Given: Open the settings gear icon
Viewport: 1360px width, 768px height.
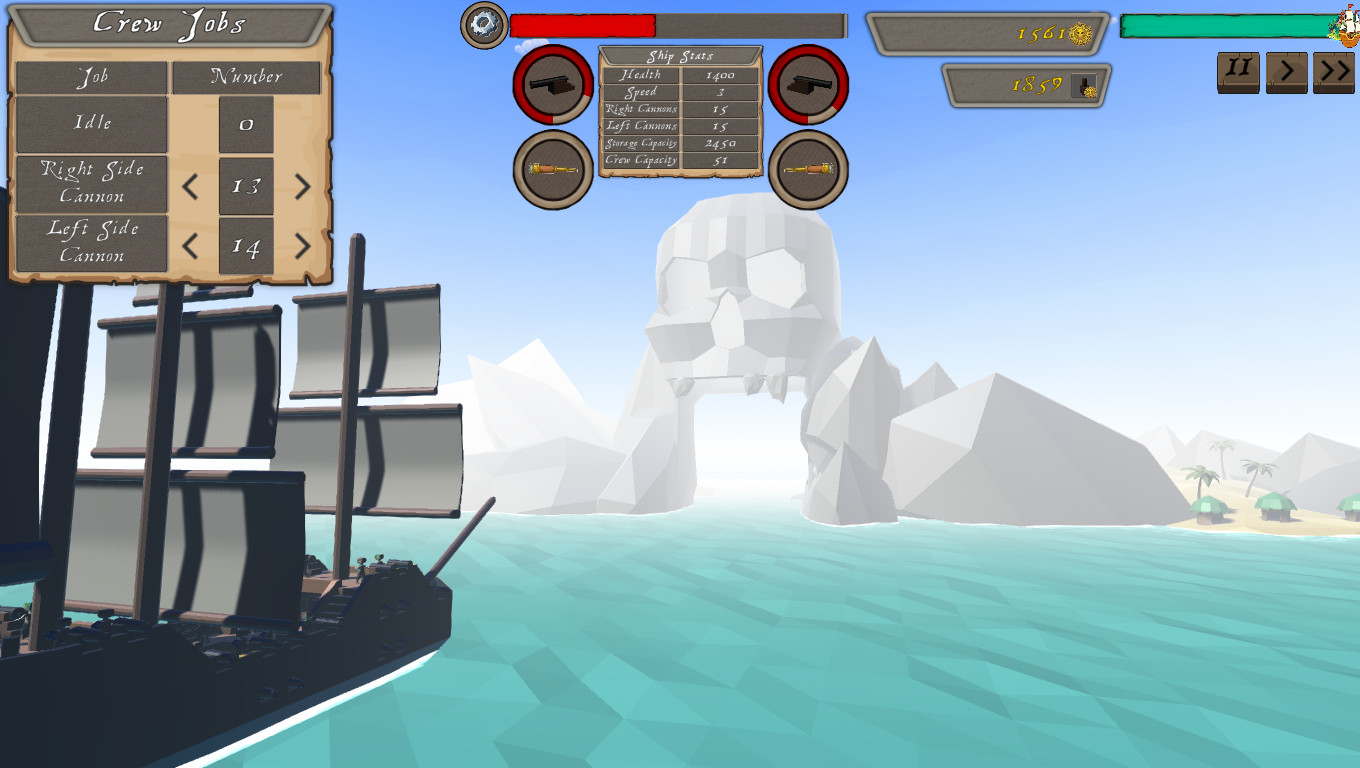Looking at the screenshot, I should coord(483,25).
